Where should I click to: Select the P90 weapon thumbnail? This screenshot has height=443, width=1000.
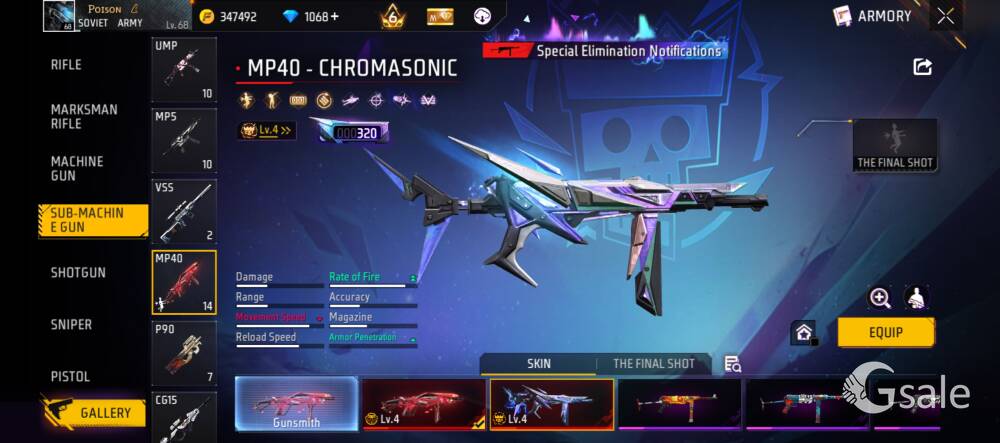pos(184,351)
